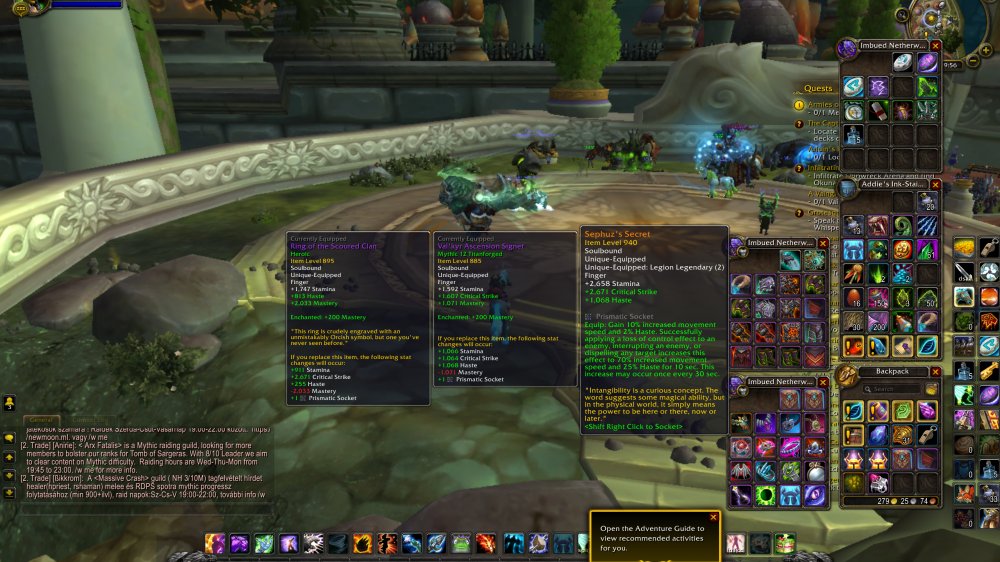Image resolution: width=1000 pixels, height=562 pixels.
Task: Open the General chat tab
Action: pos(40,420)
